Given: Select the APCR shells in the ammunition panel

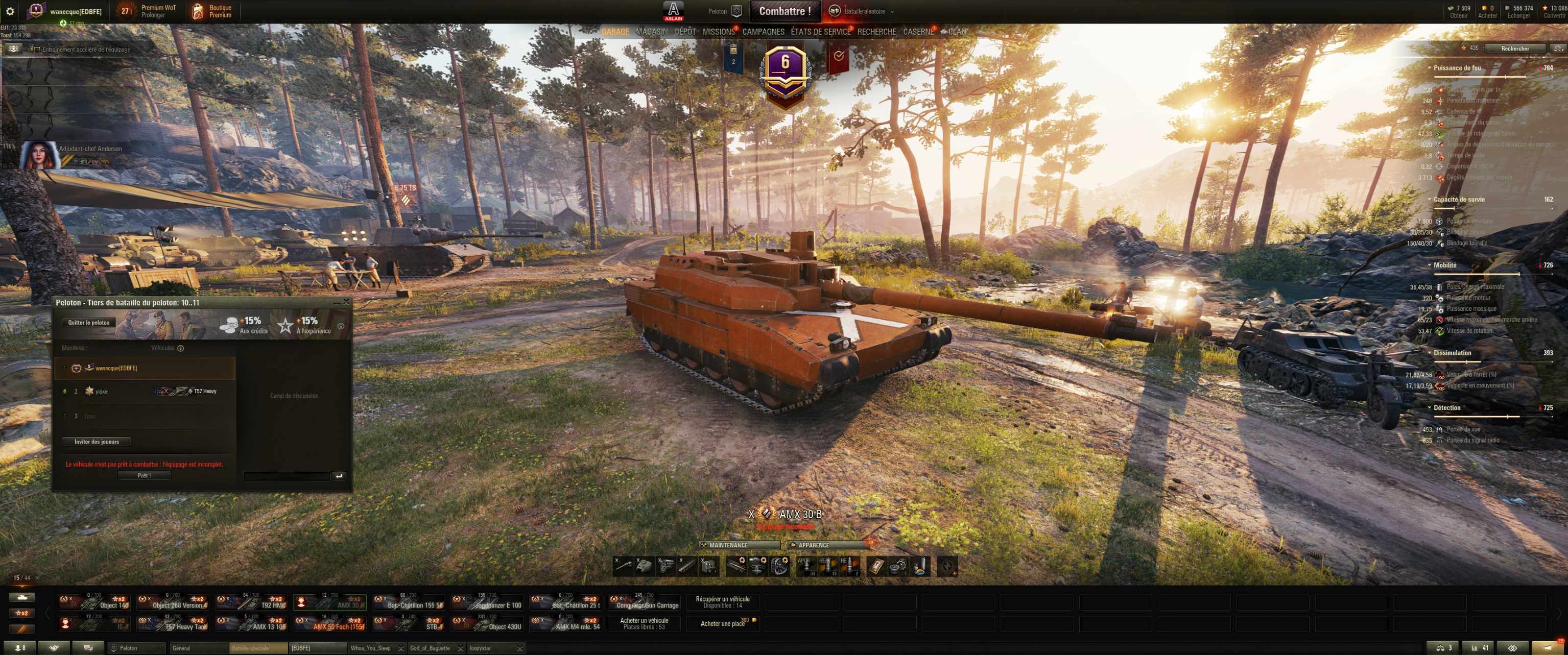Looking at the screenshot, I should (x=807, y=566).
